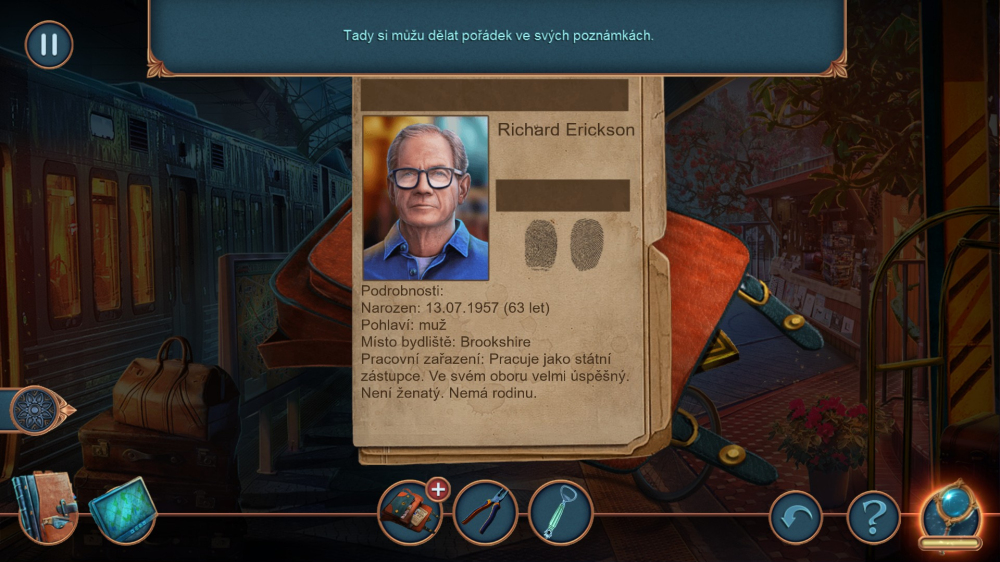The image size is (1000, 562).
Task: Pause the game
Action: pos(48,45)
